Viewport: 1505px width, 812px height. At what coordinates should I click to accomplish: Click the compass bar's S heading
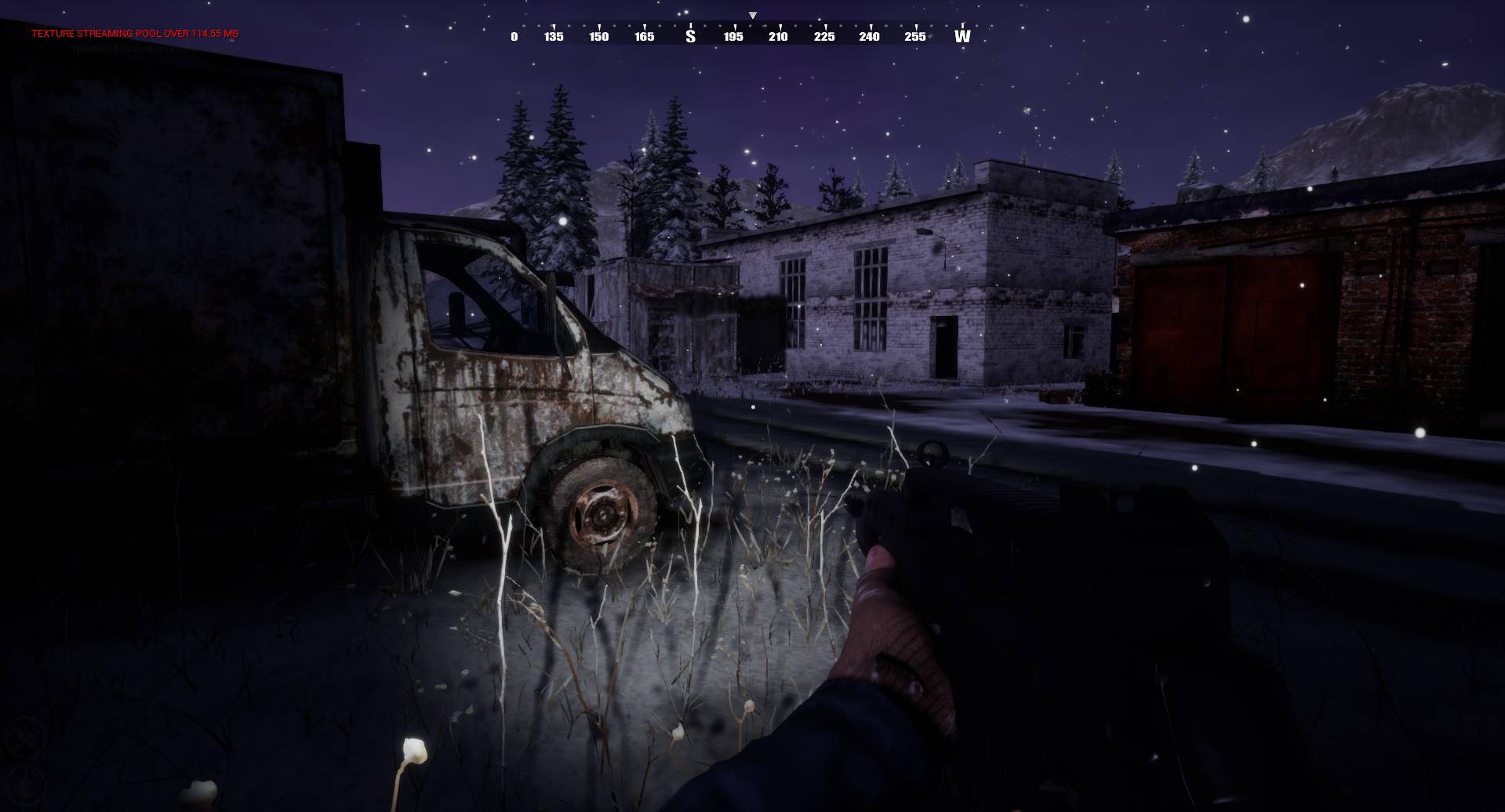point(690,36)
